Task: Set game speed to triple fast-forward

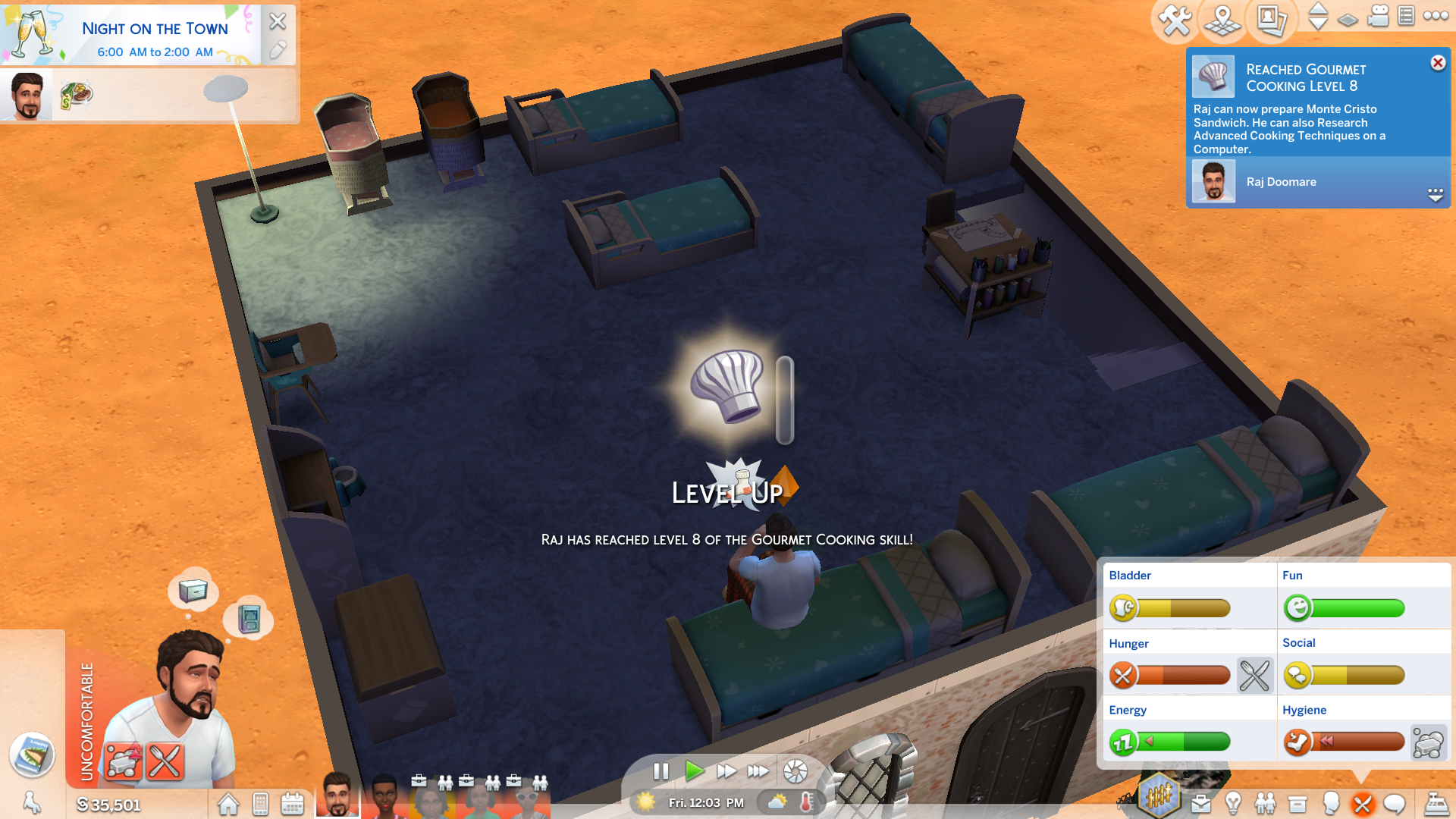Action: pyautogui.click(x=758, y=771)
